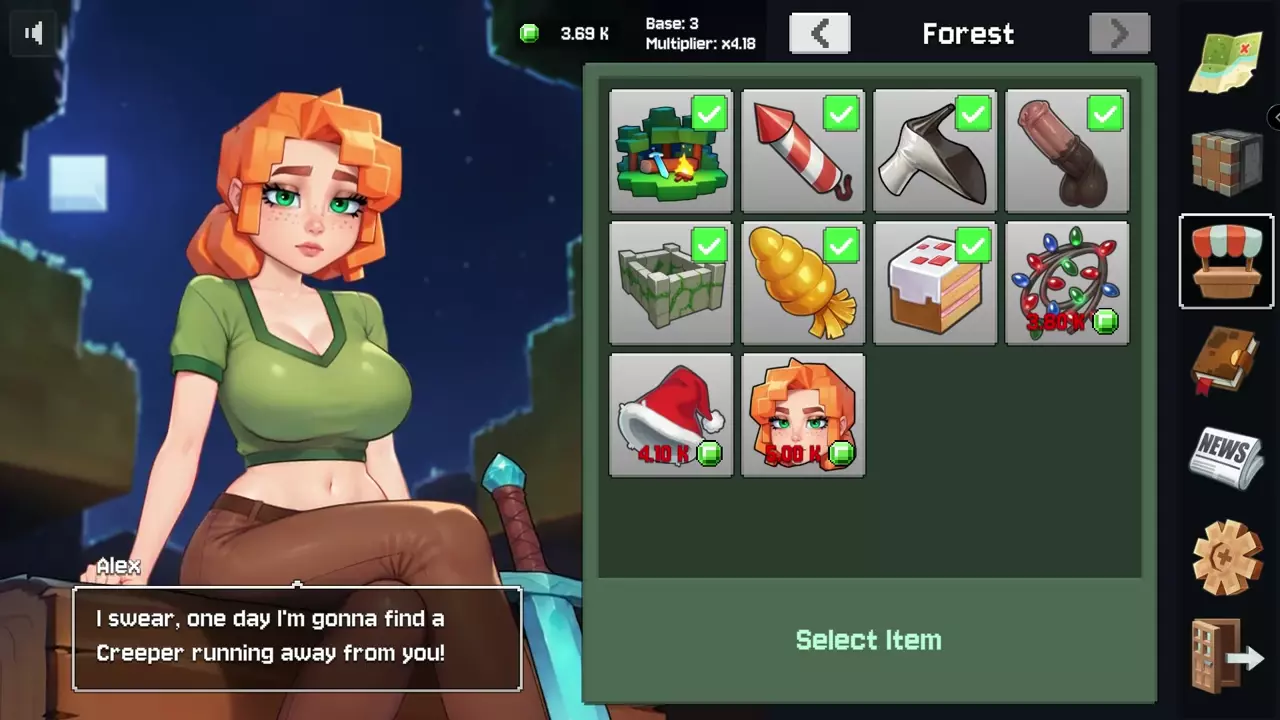Screen dimensions: 1280x720
Task: Go to the previous shop area
Action: (x=819, y=34)
